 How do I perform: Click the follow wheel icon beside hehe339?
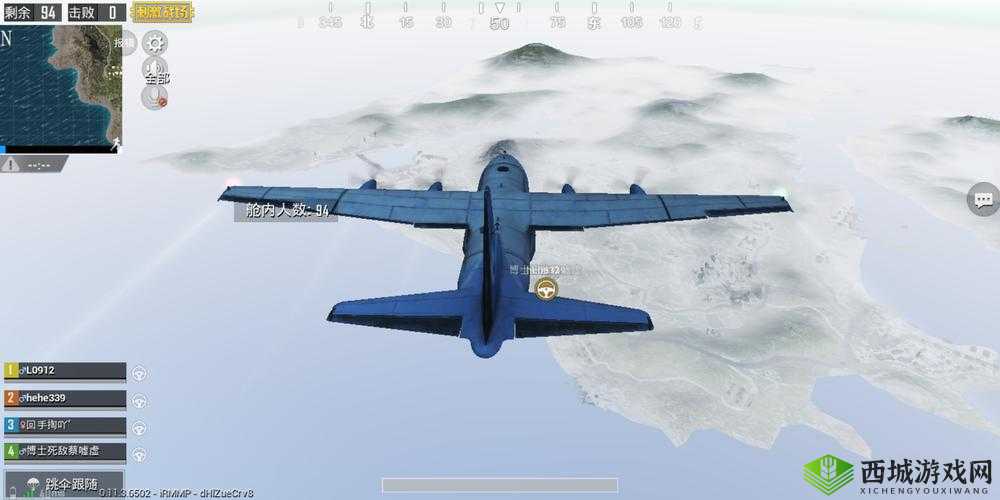[140, 399]
